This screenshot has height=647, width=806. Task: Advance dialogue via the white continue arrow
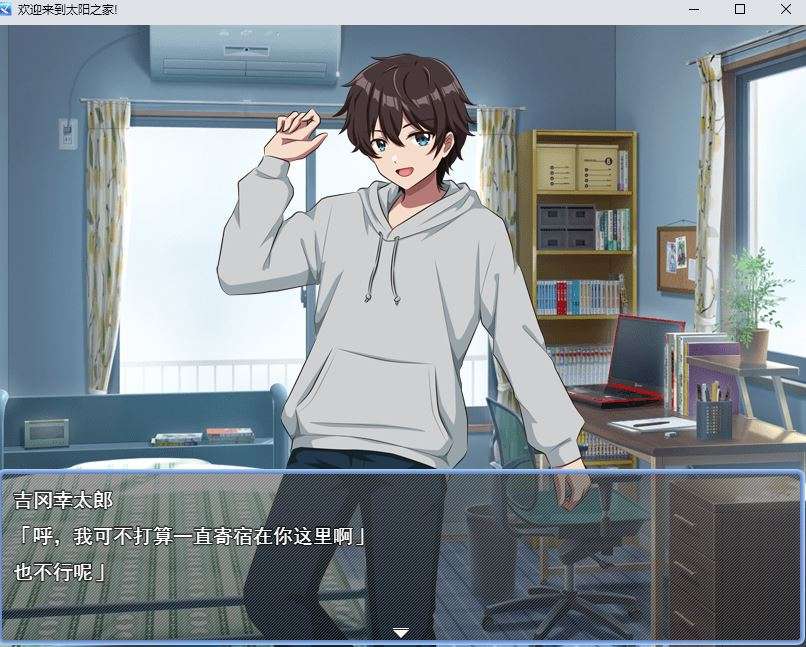[x=401, y=632]
